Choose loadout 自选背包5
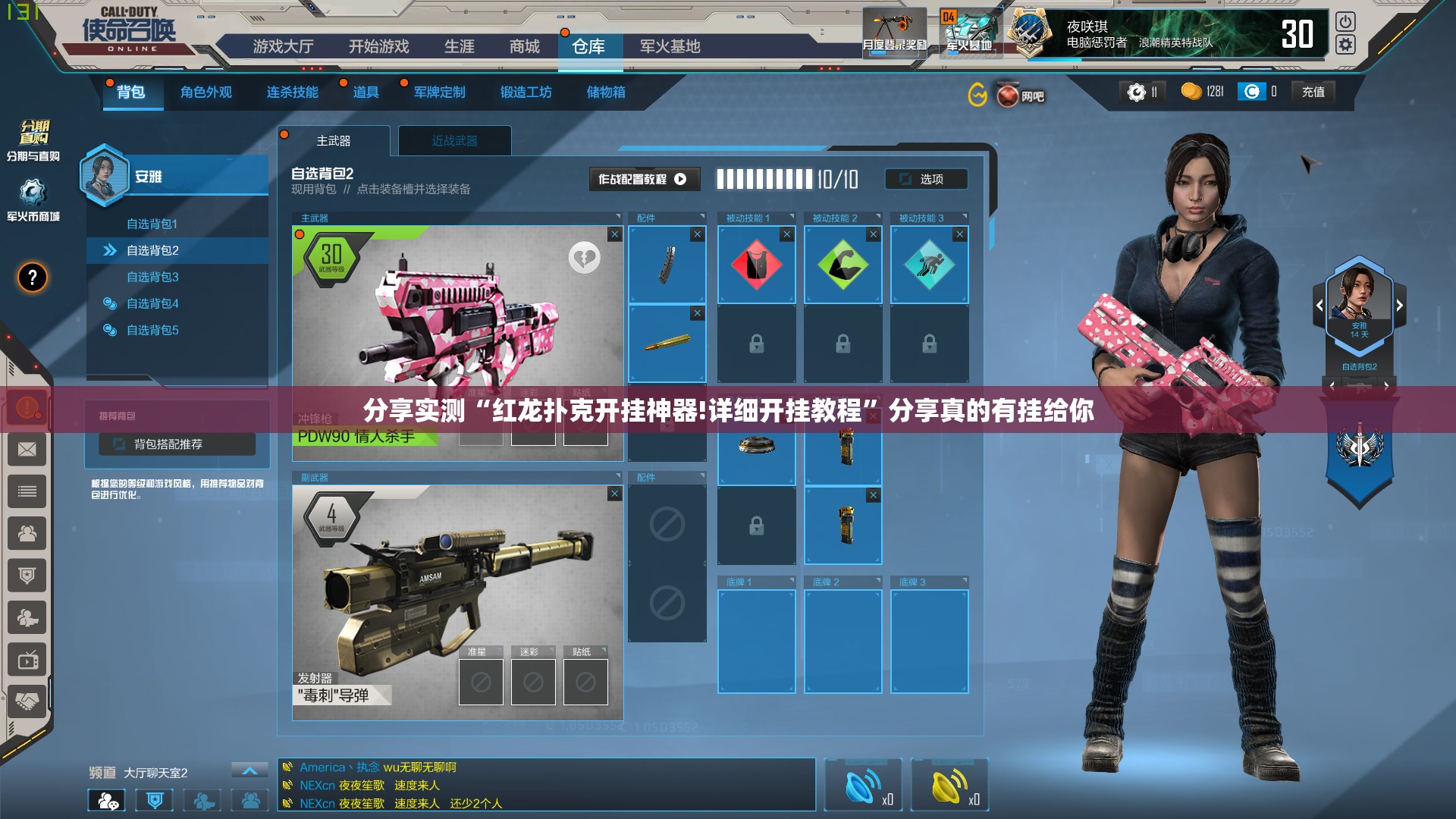The image size is (1456, 819). 152,330
